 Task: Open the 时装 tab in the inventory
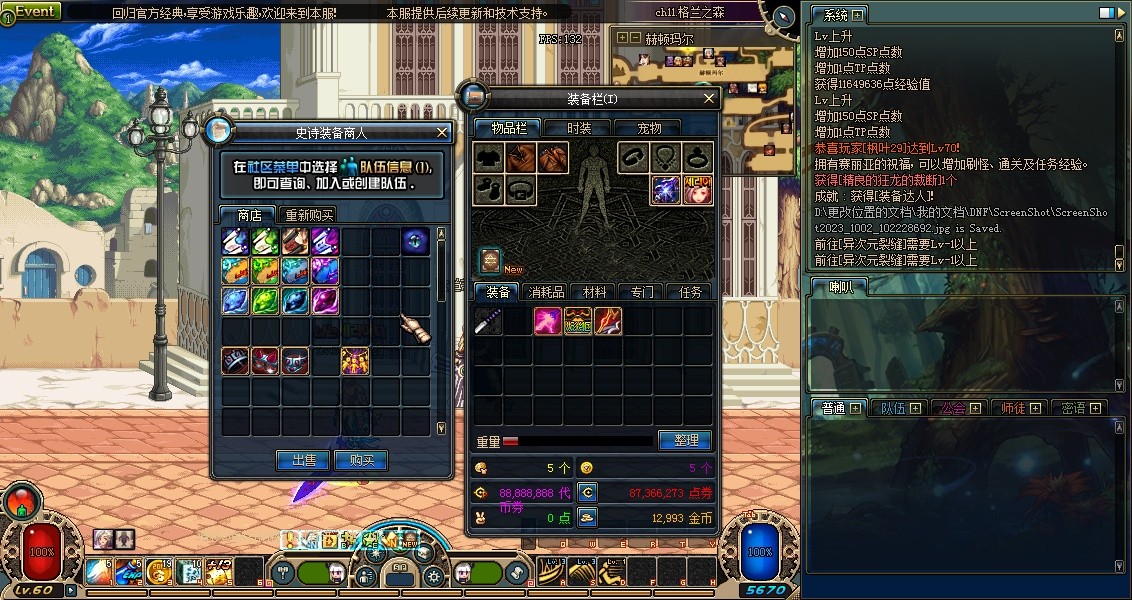tap(579, 127)
